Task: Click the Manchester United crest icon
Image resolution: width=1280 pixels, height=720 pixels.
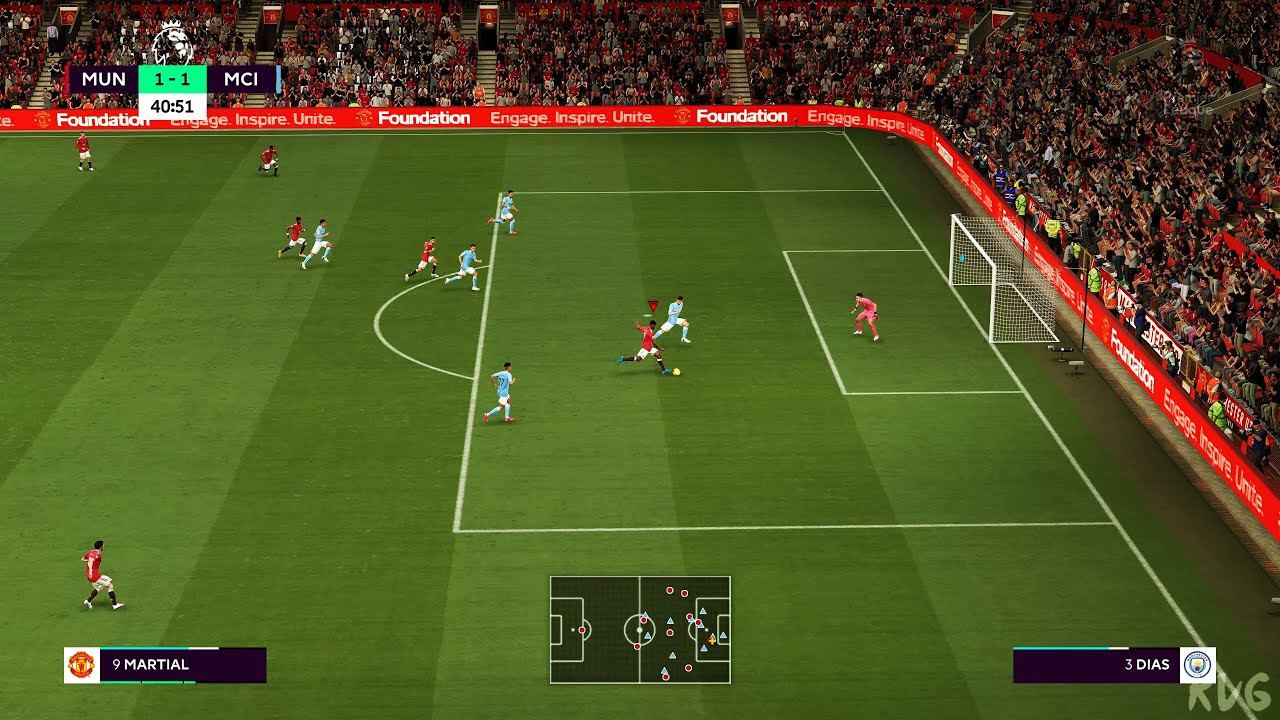Action: (x=81, y=665)
